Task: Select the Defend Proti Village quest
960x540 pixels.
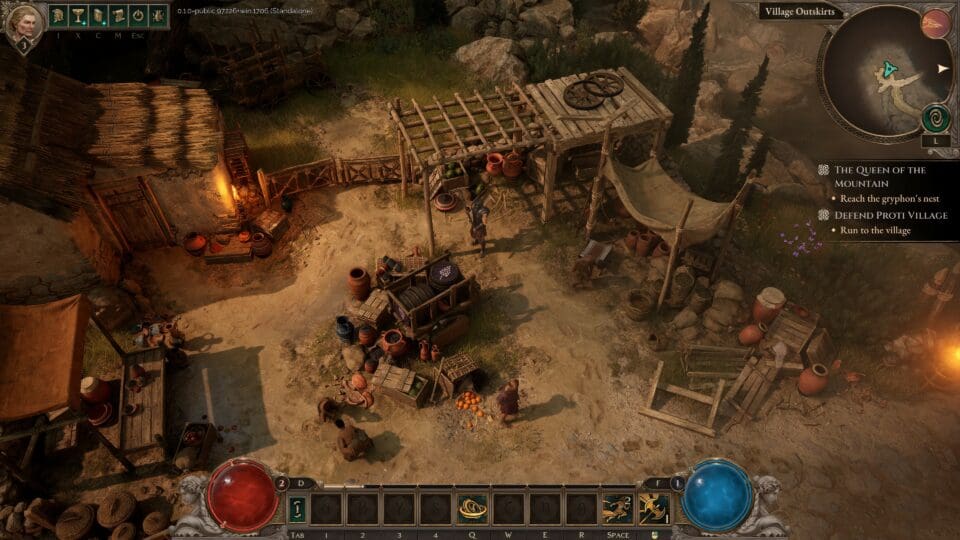Action: [880, 215]
